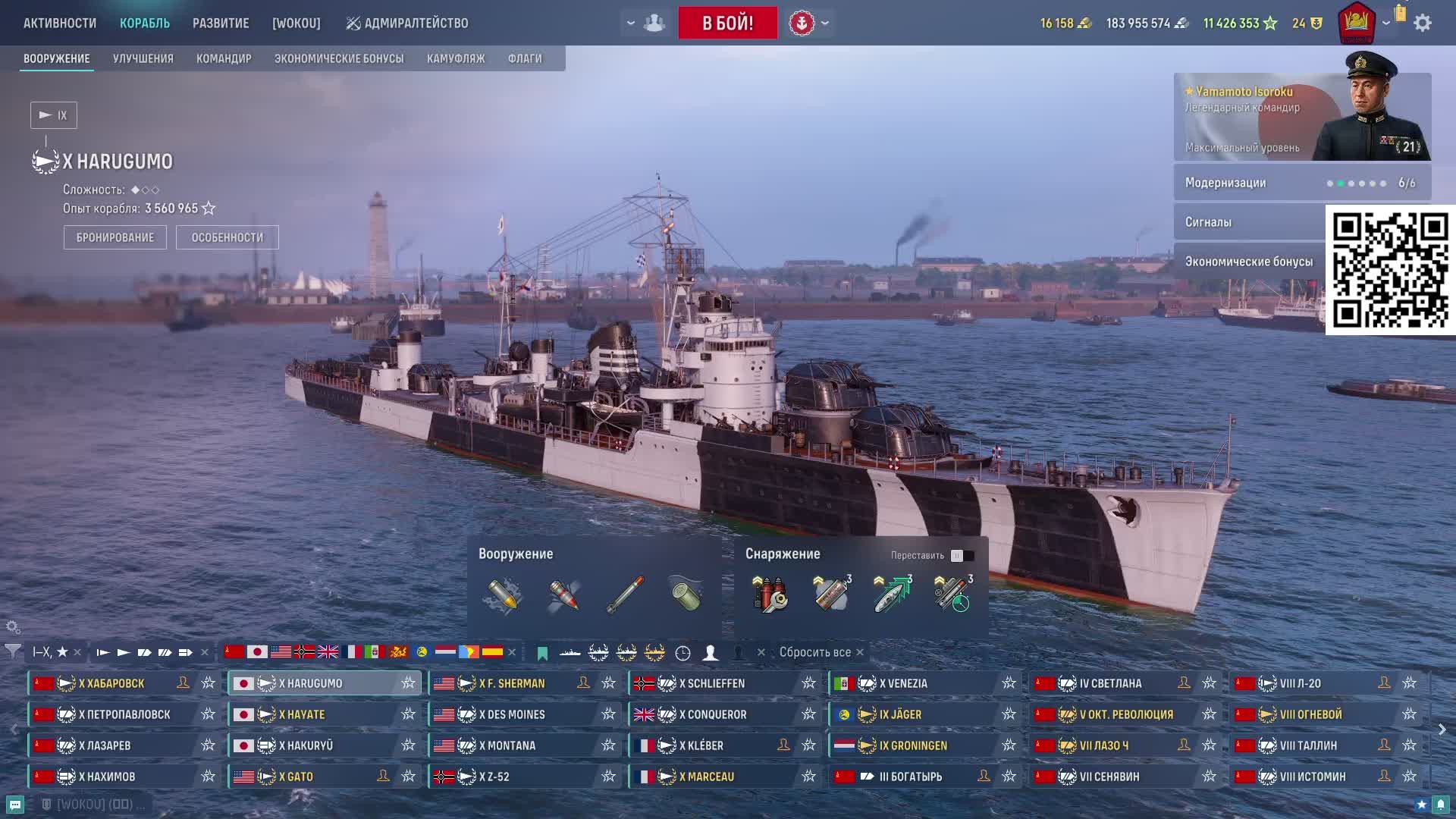Open the КАМУФЛЯЖ tab

(x=456, y=58)
